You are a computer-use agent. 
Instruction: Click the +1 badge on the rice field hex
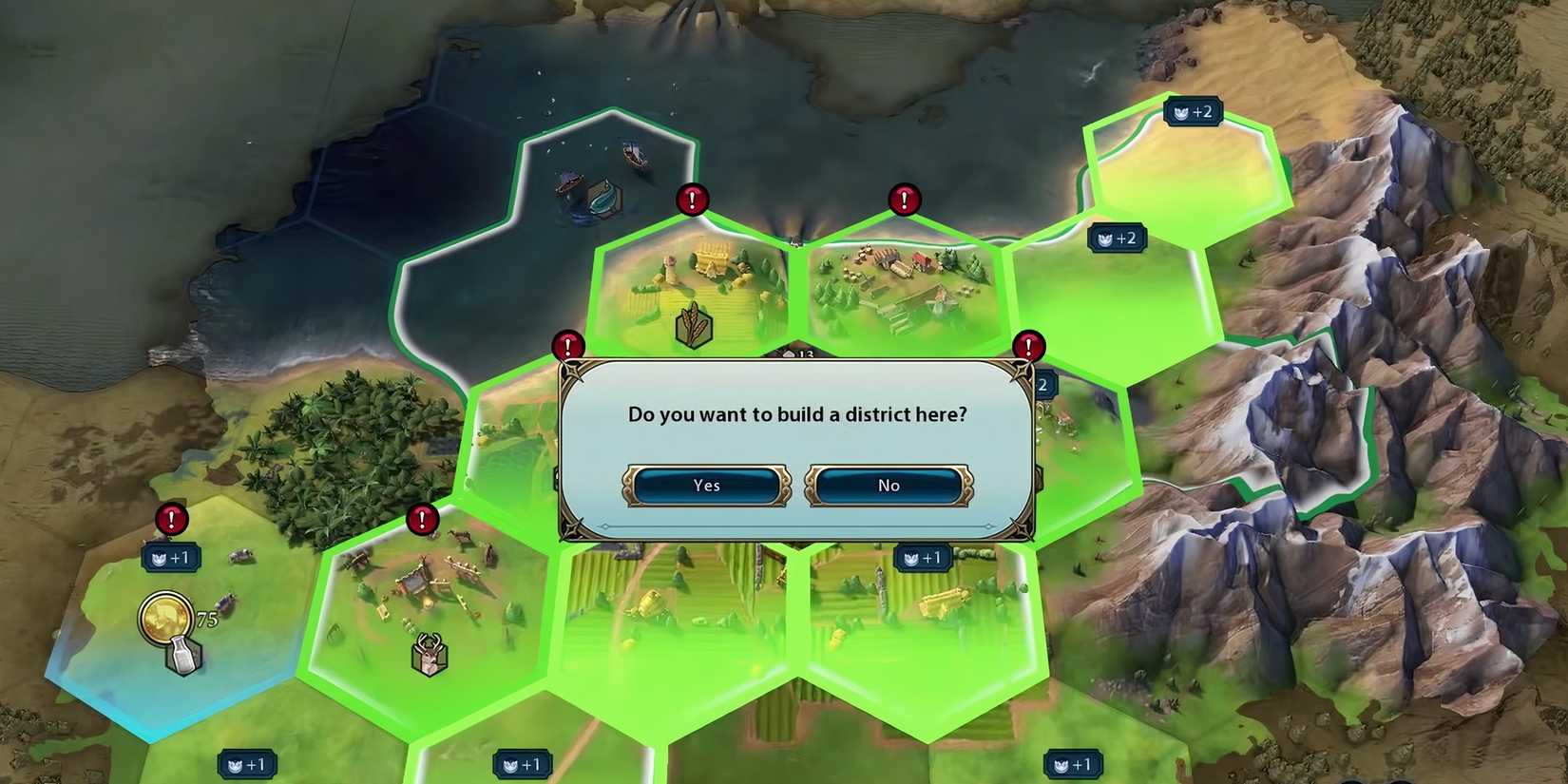pyautogui.click(x=923, y=558)
